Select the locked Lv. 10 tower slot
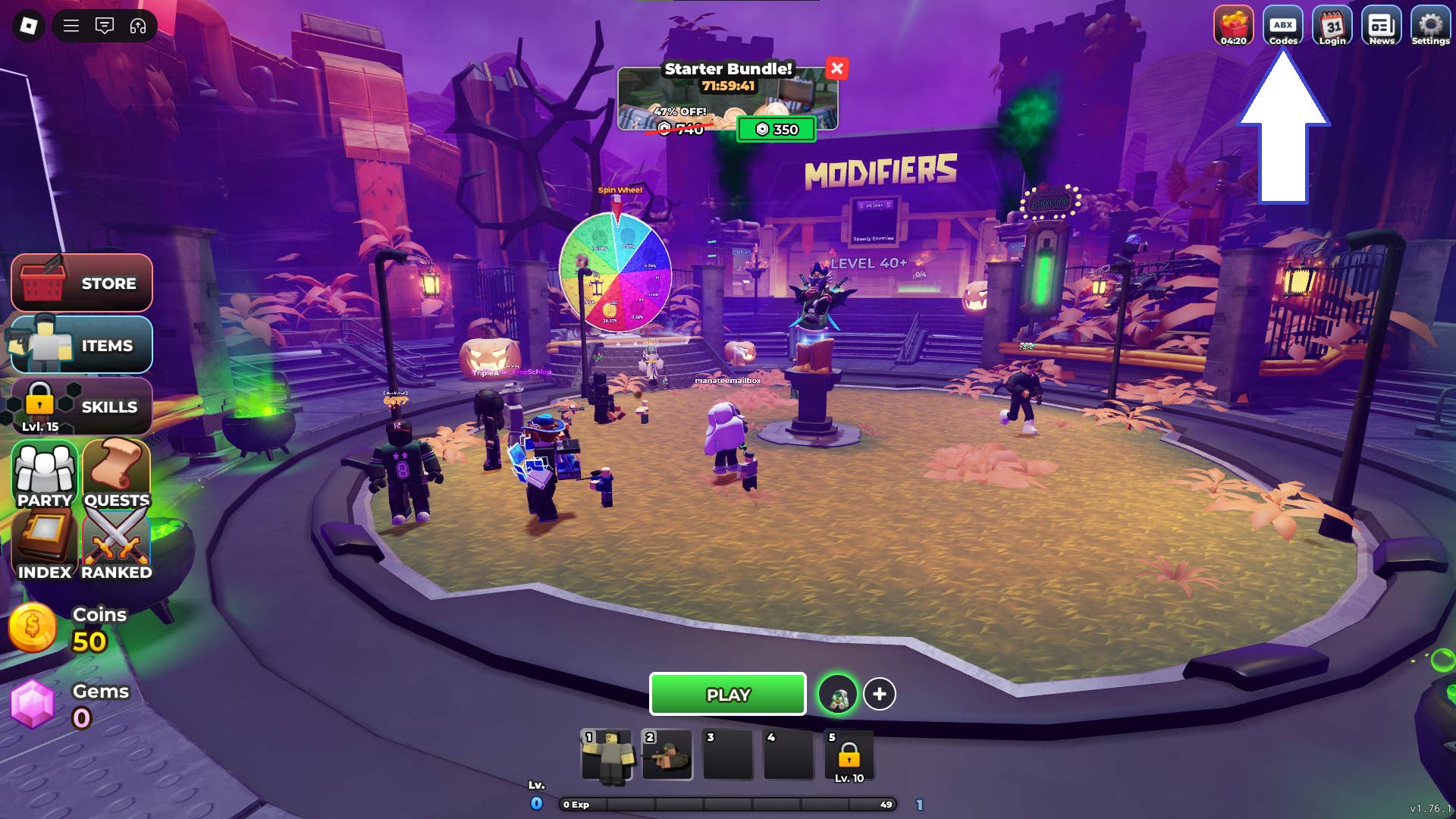 pos(850,755)
